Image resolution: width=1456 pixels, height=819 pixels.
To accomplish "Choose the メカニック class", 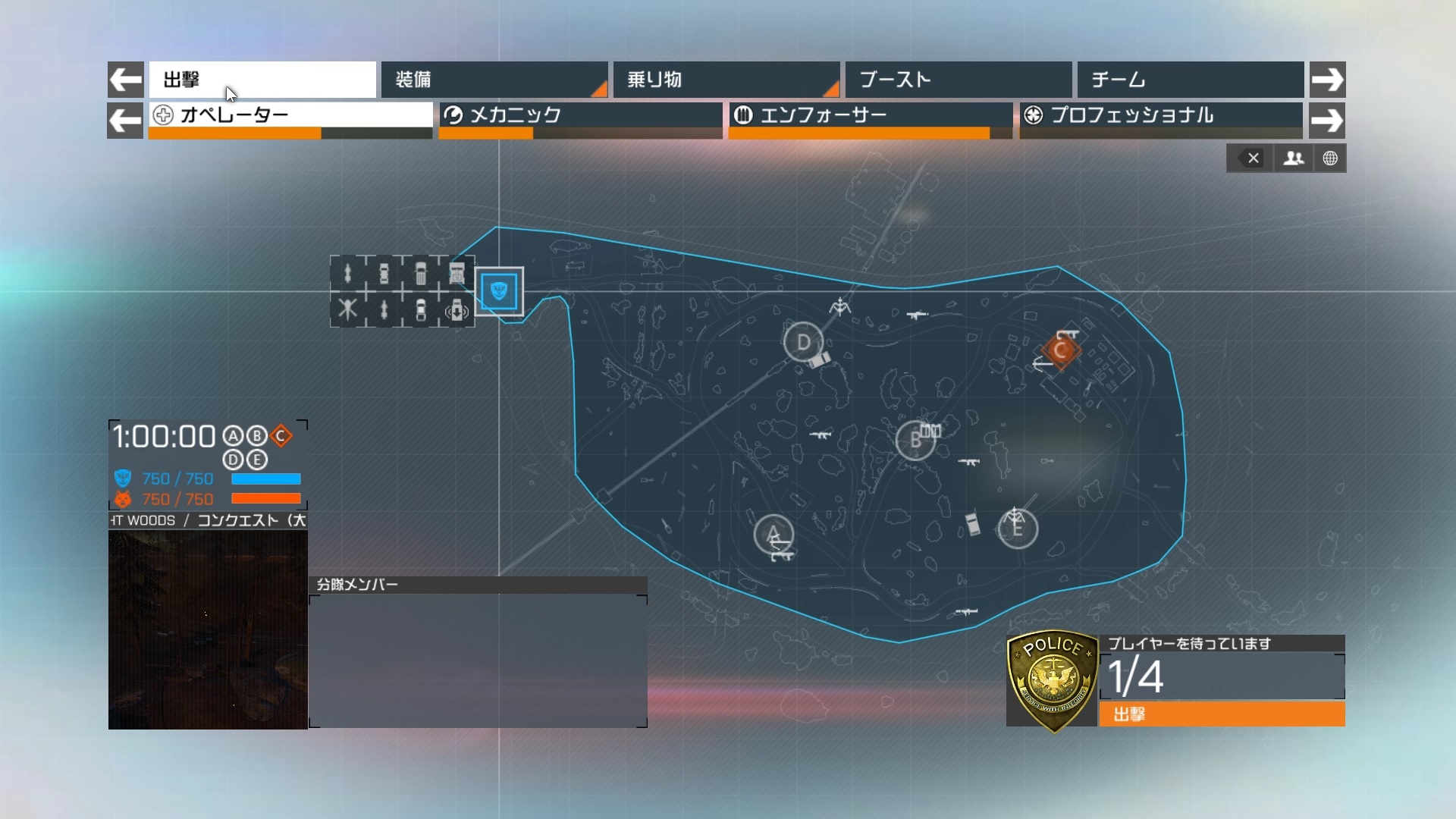I will pyautogui.click(x=580, y=115).
